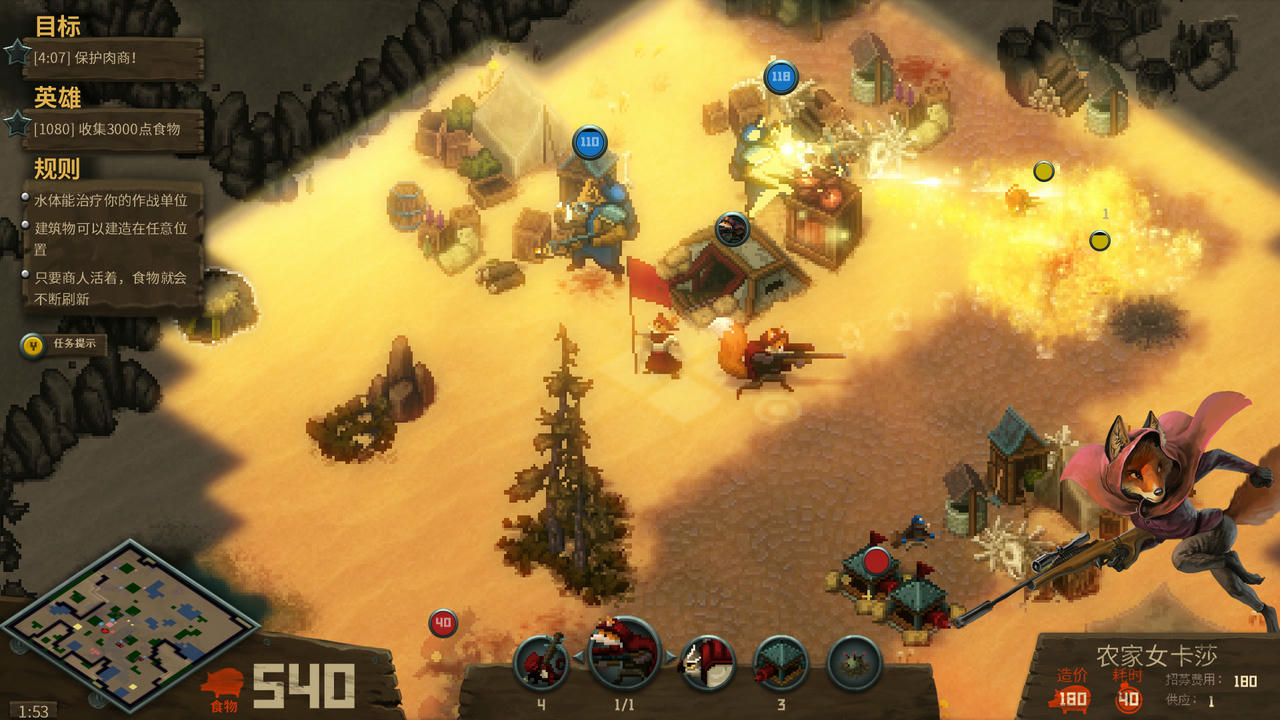The width and height of the screenshot is (1280, 720).
Task: Click the minimap
Action: coord(130,623)
